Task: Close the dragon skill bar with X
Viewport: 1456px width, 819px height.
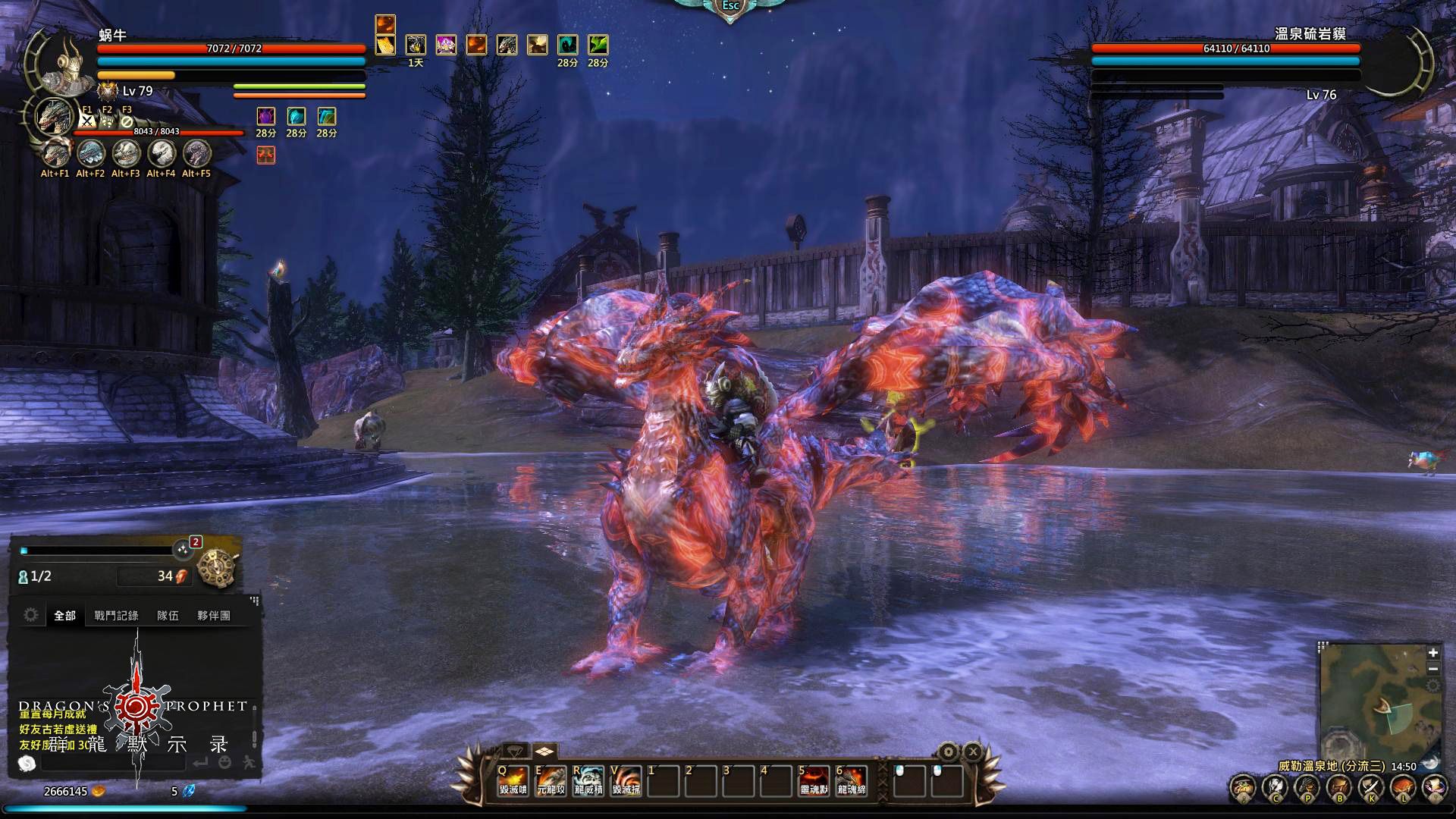Action: (x=973, y=752)
